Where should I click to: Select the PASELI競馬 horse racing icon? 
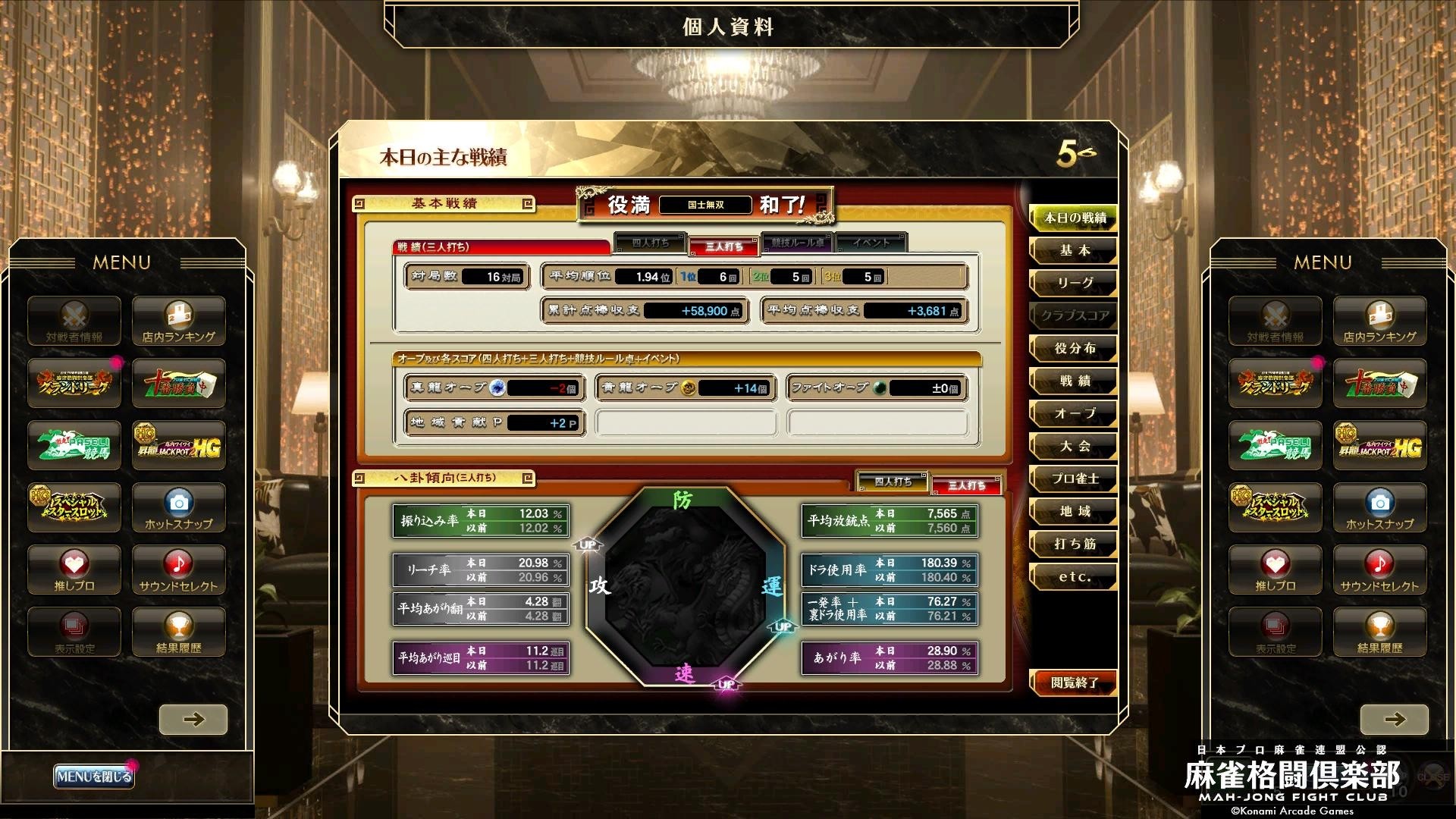(74, 445)
